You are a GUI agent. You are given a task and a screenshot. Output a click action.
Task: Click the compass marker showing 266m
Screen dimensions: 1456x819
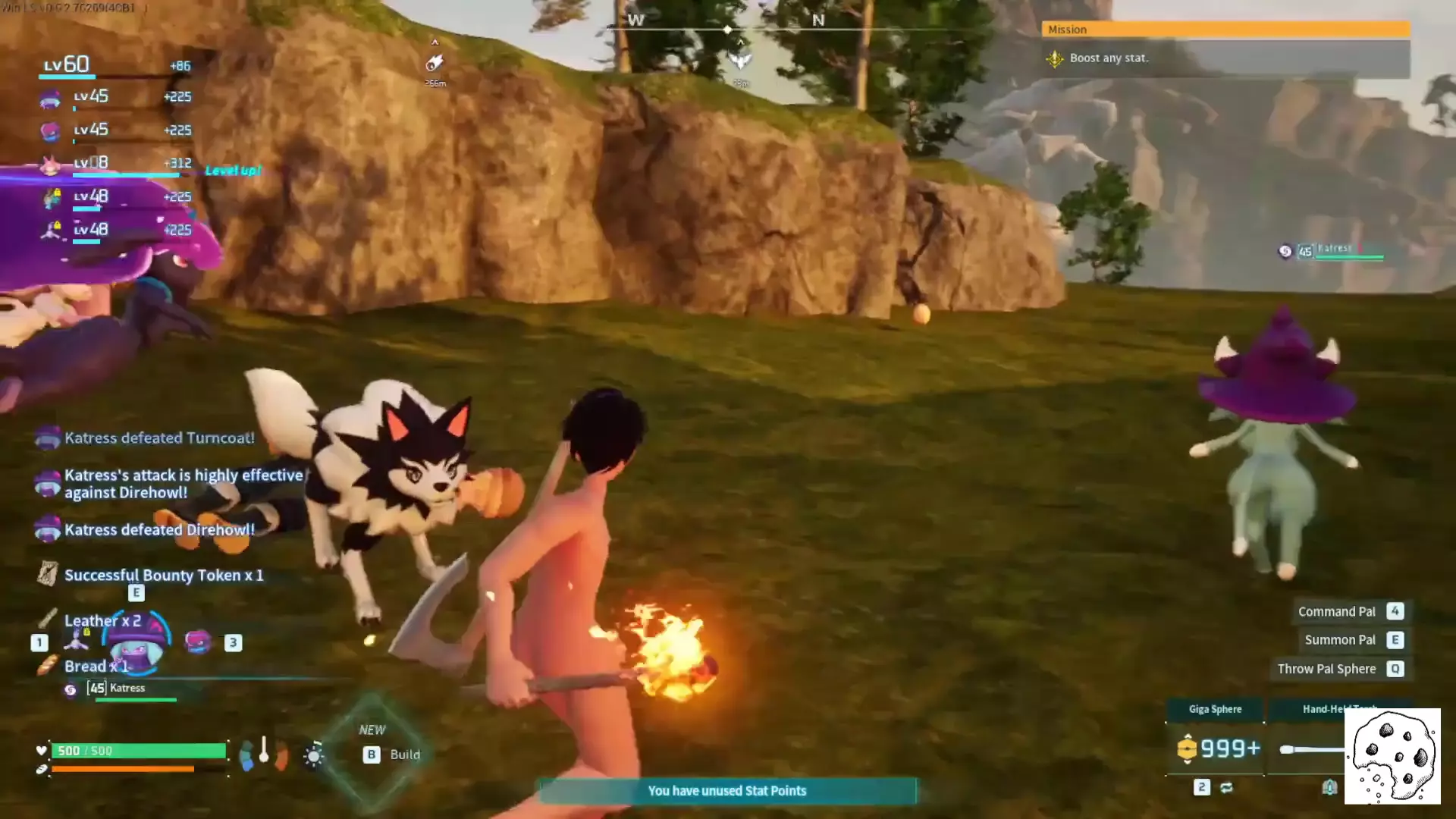[435, 64]
